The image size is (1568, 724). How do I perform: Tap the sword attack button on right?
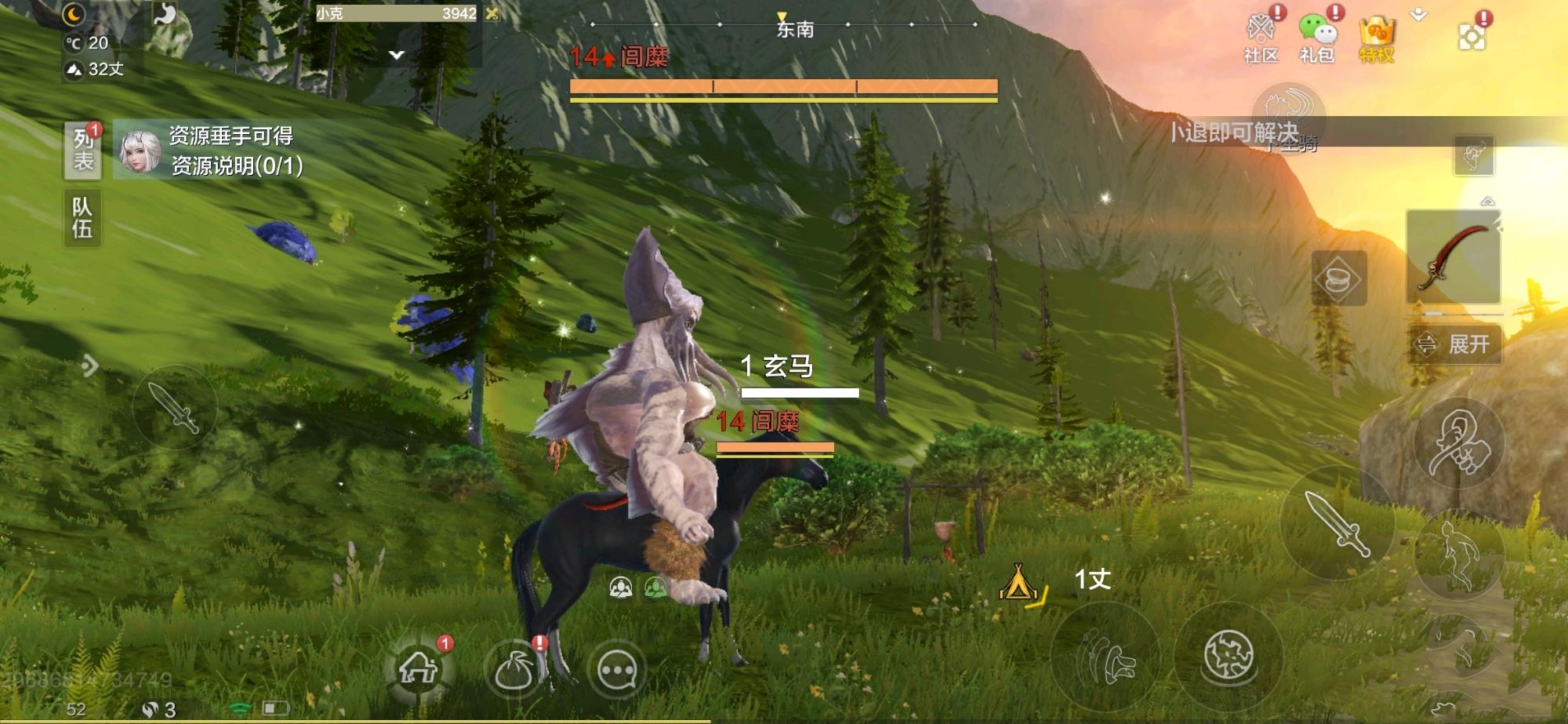[1337, 523]
